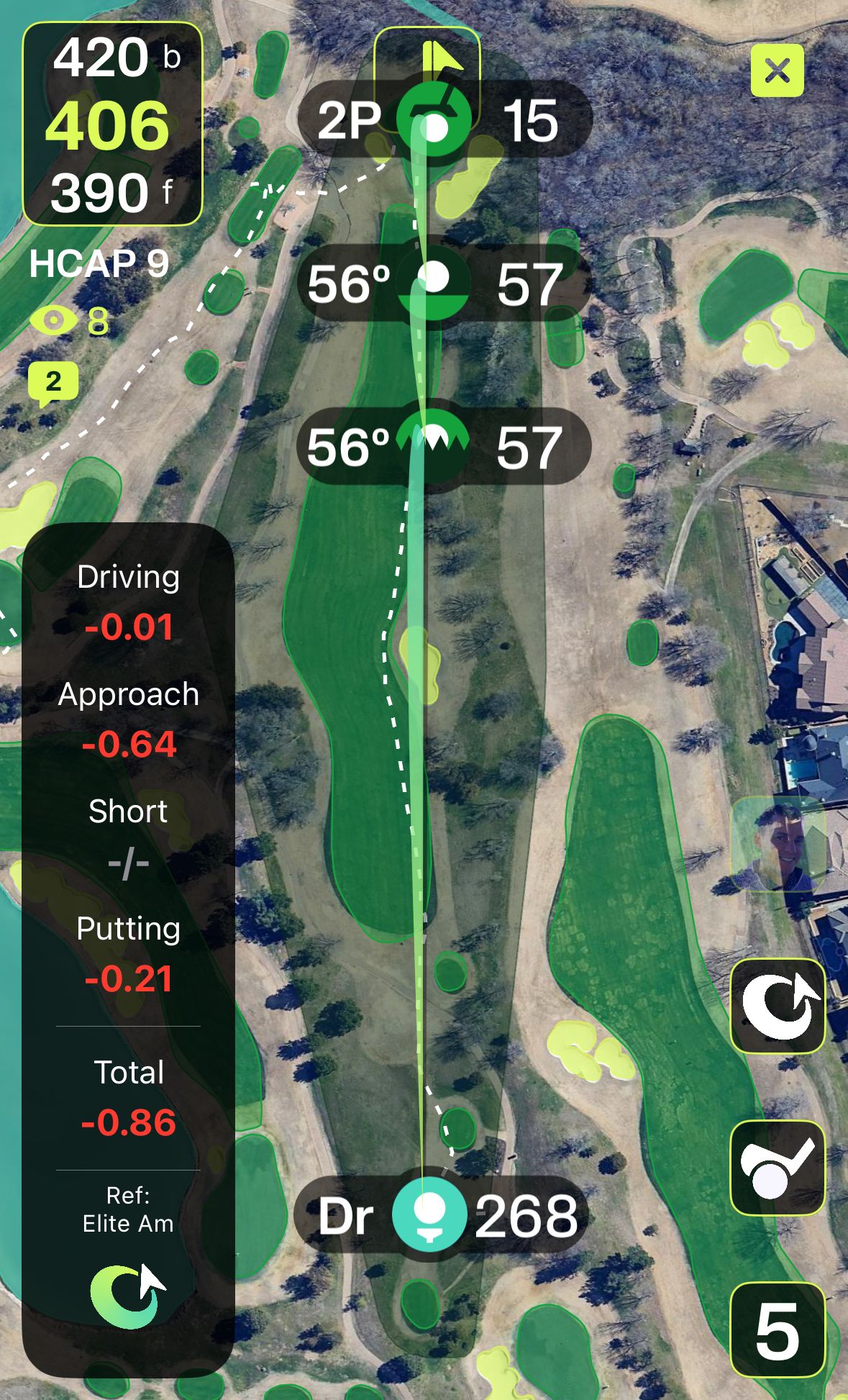
Task: Select the Driving strokes gained stat
Action: point(128,603)
